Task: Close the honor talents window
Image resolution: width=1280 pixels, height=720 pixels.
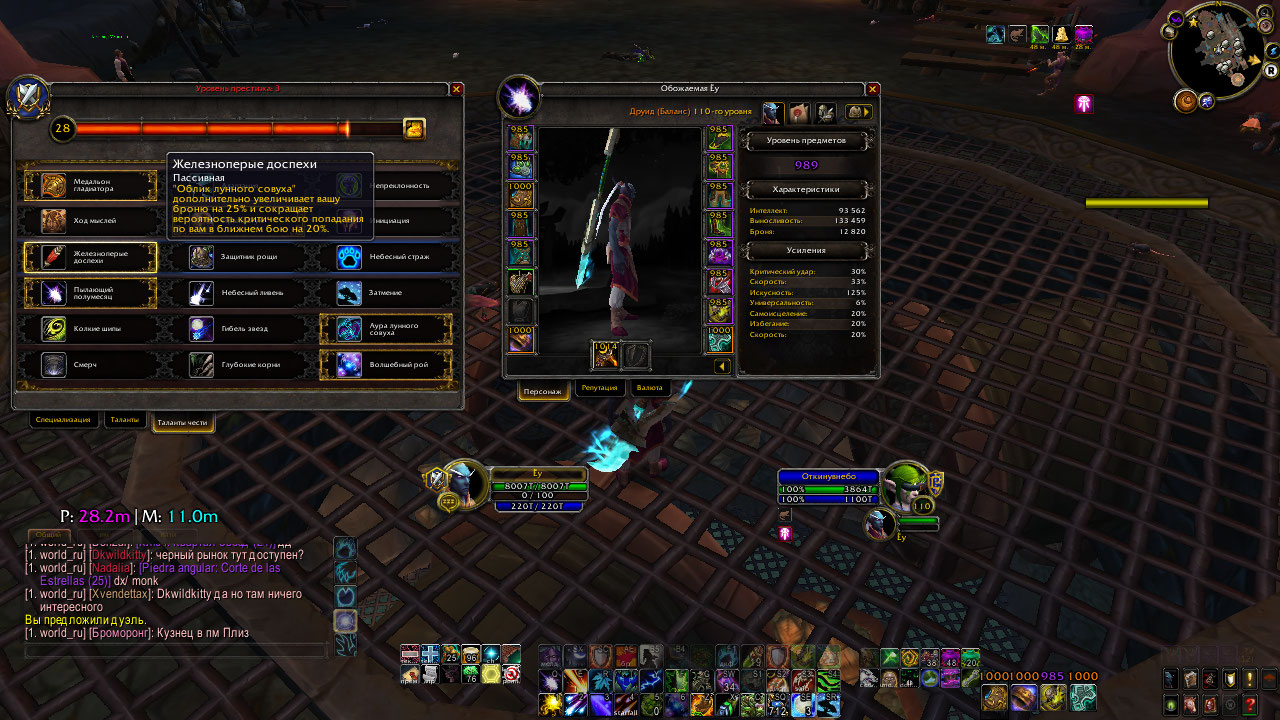Action: [456, 89]
